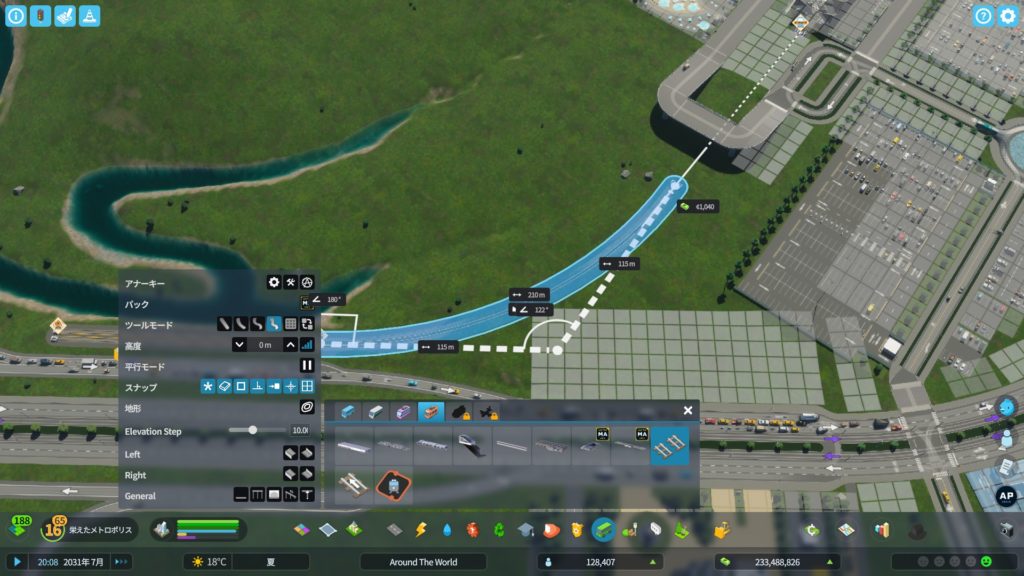Image resolution: width=1024 pixels, height=576 pixels.
Task: Adjust the Elevation Step slider
Action: 253,430
